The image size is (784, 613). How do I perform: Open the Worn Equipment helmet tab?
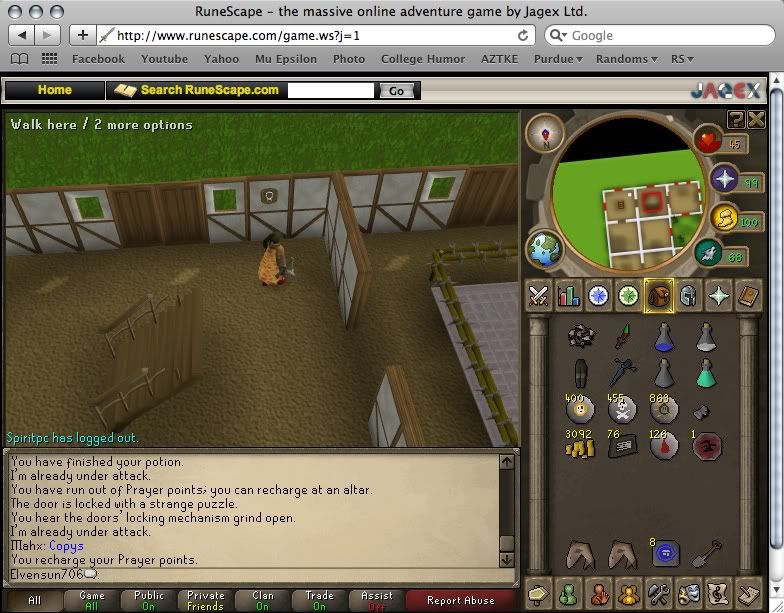(688, 296)
